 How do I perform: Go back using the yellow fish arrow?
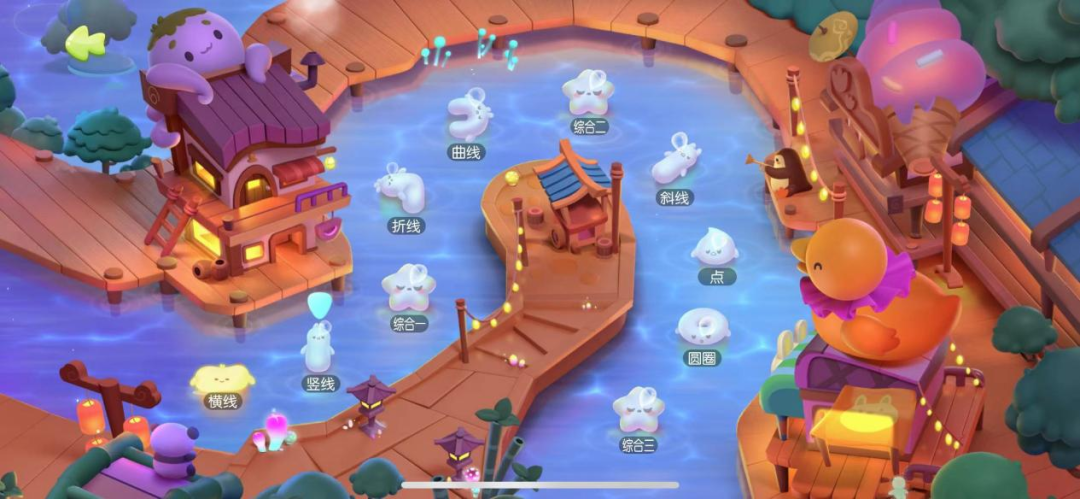point(85,42)
